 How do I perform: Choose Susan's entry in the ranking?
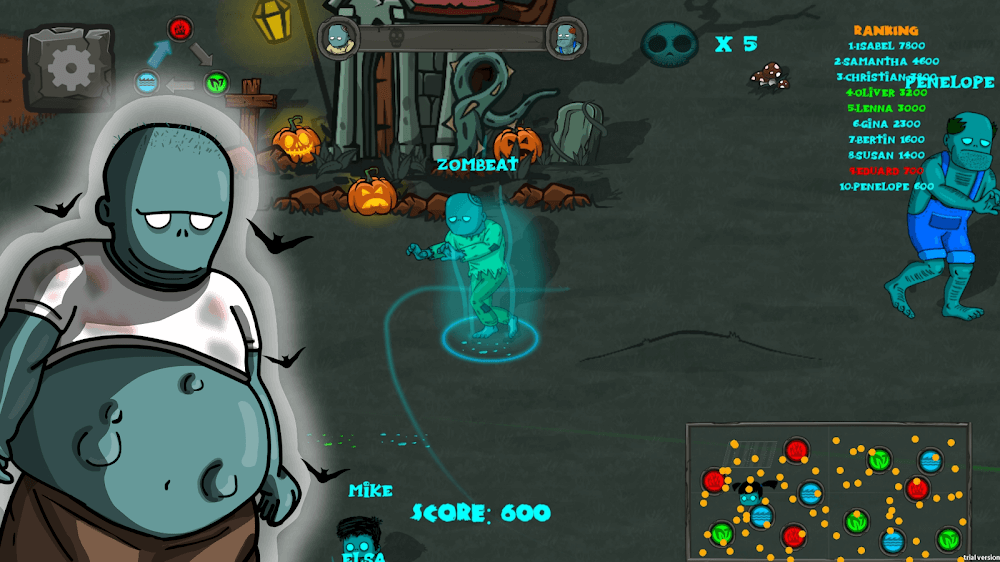(886, 155)
